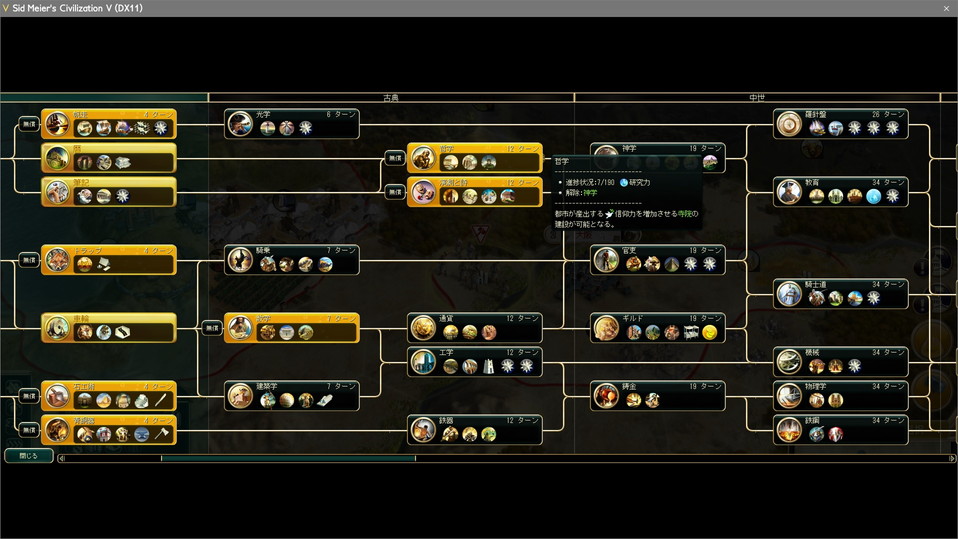Choose the 物理学 (Physics) technology
The width and height of the screenshot is (958, 539).
click(840, 395)
